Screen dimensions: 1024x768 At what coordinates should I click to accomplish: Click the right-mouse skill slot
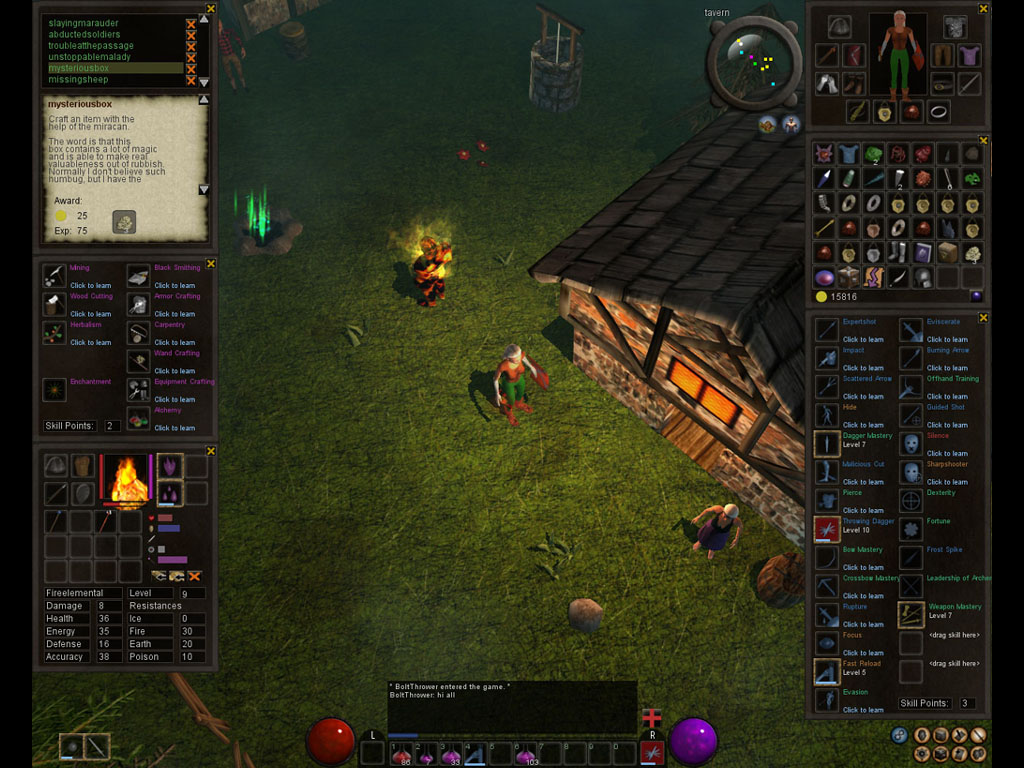[652, 752]
